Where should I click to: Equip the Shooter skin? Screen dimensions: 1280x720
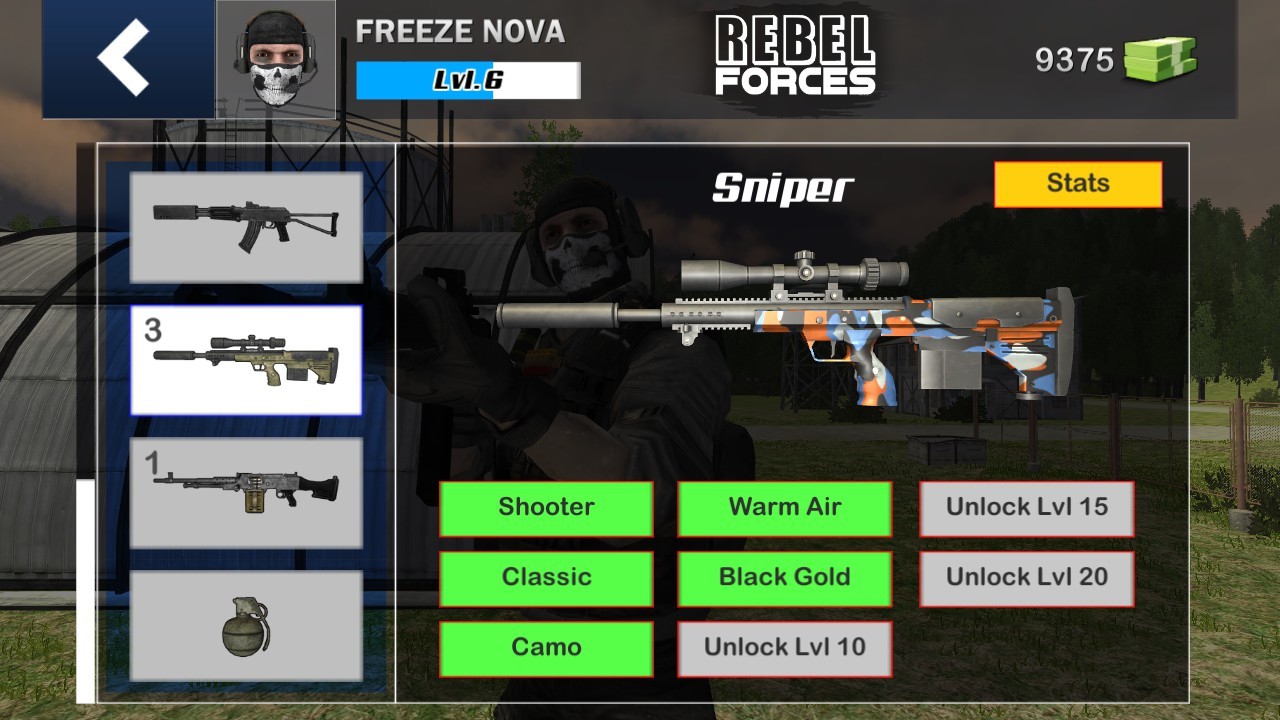547,508
